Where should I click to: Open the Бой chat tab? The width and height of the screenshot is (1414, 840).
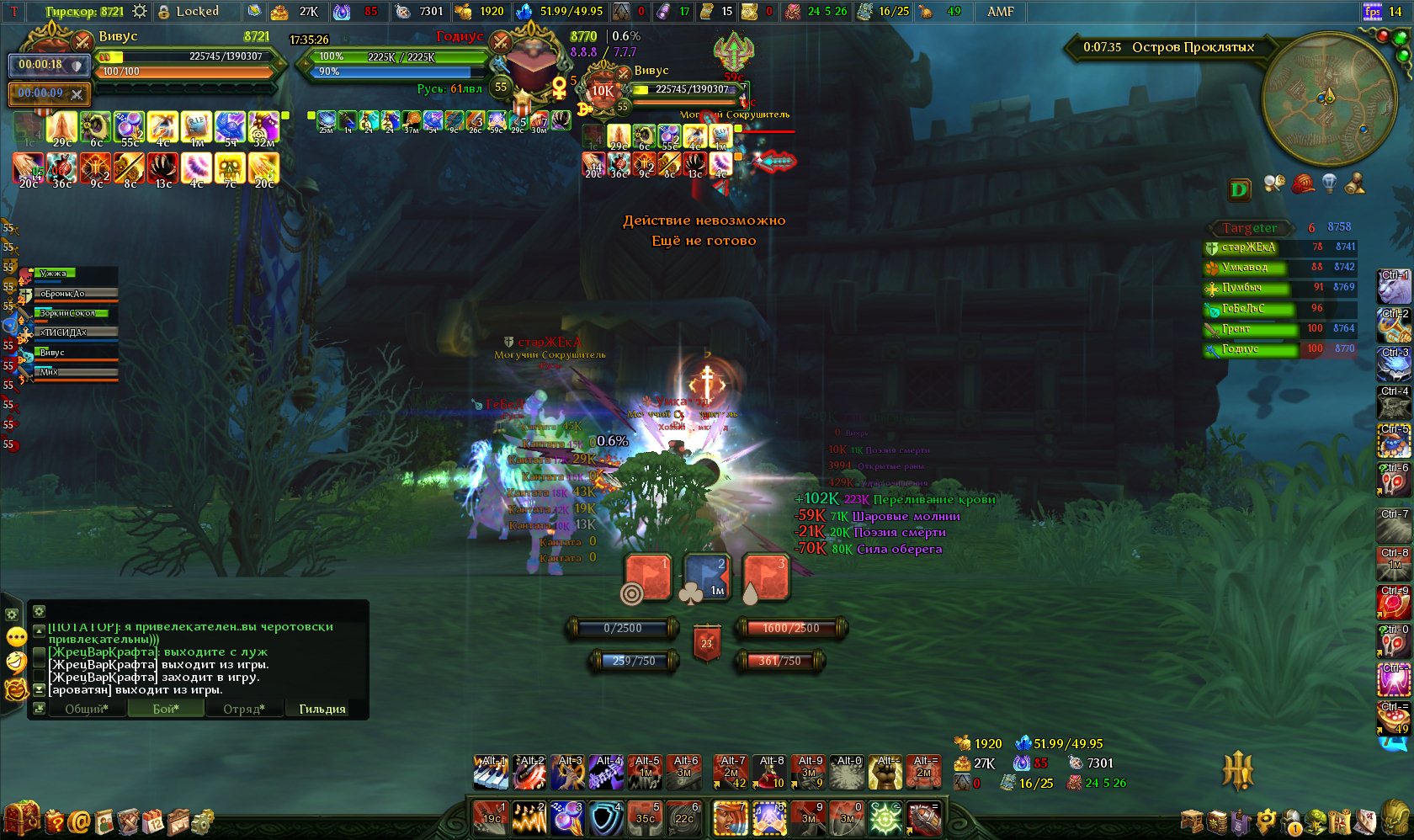[166, 709]
